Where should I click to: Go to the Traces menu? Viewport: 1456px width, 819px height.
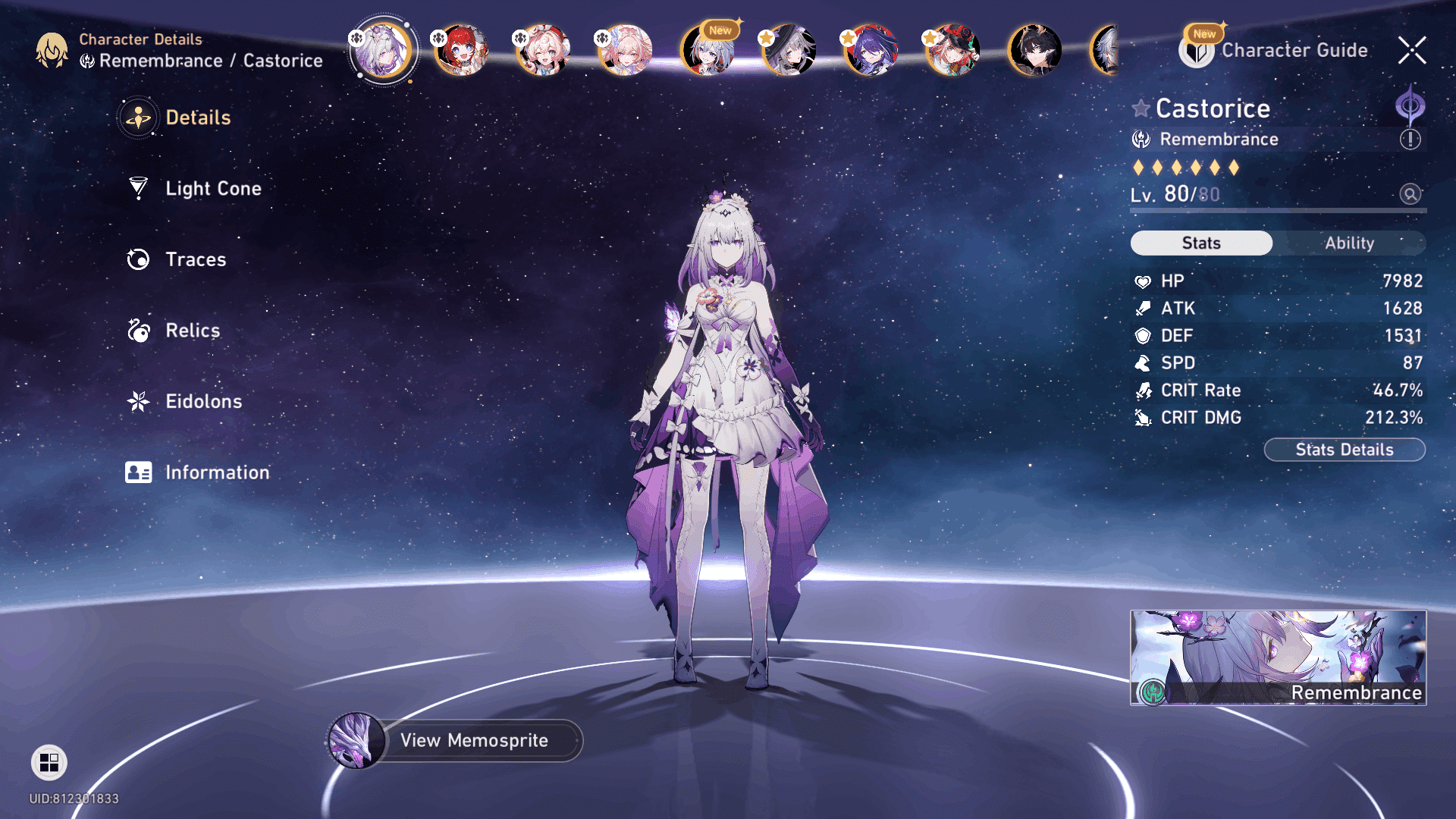(x=196, y=259)
